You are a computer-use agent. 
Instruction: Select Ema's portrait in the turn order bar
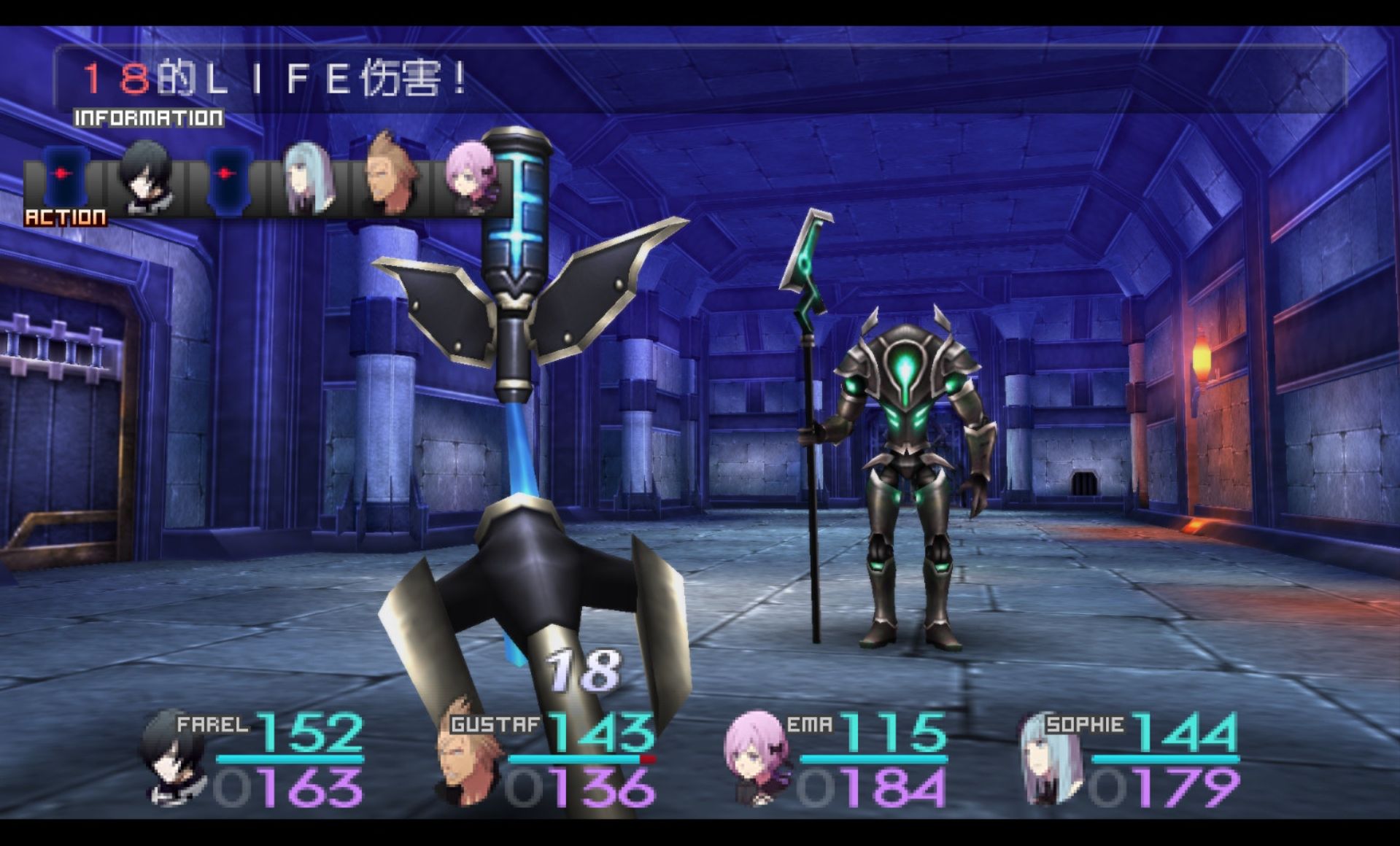[471, 177]
